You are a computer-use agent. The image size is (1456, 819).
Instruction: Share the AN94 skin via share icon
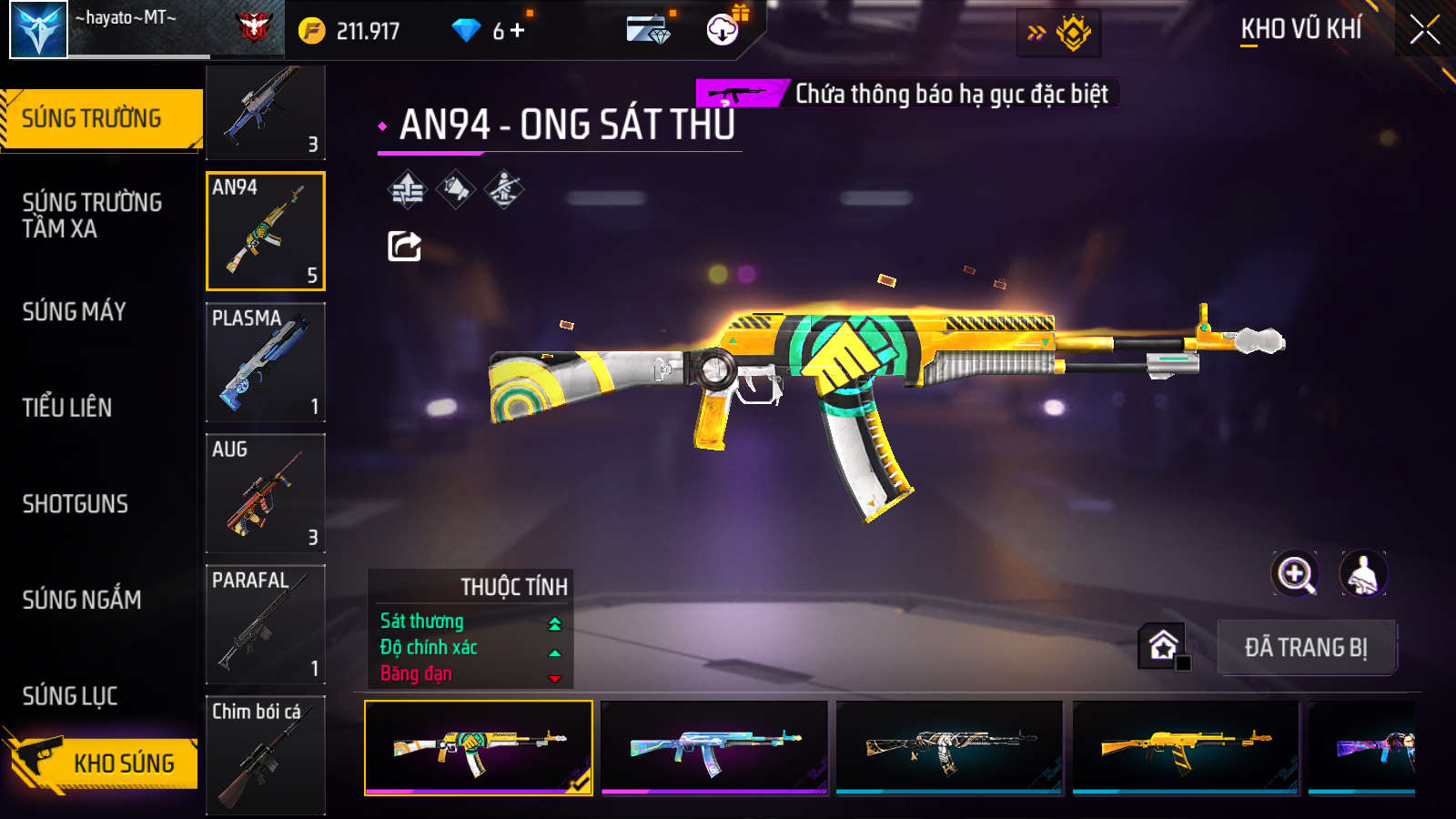click(x=404, y=246)
